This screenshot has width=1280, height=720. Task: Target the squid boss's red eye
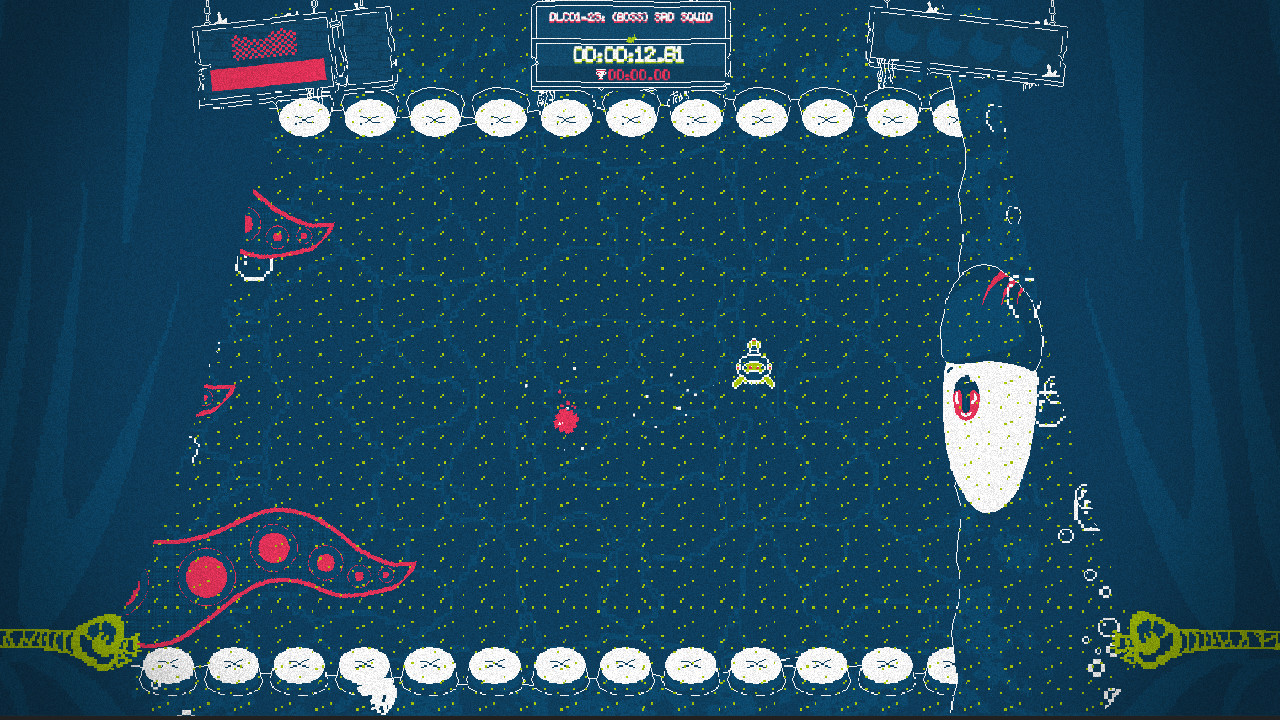[x=964, y=395]
